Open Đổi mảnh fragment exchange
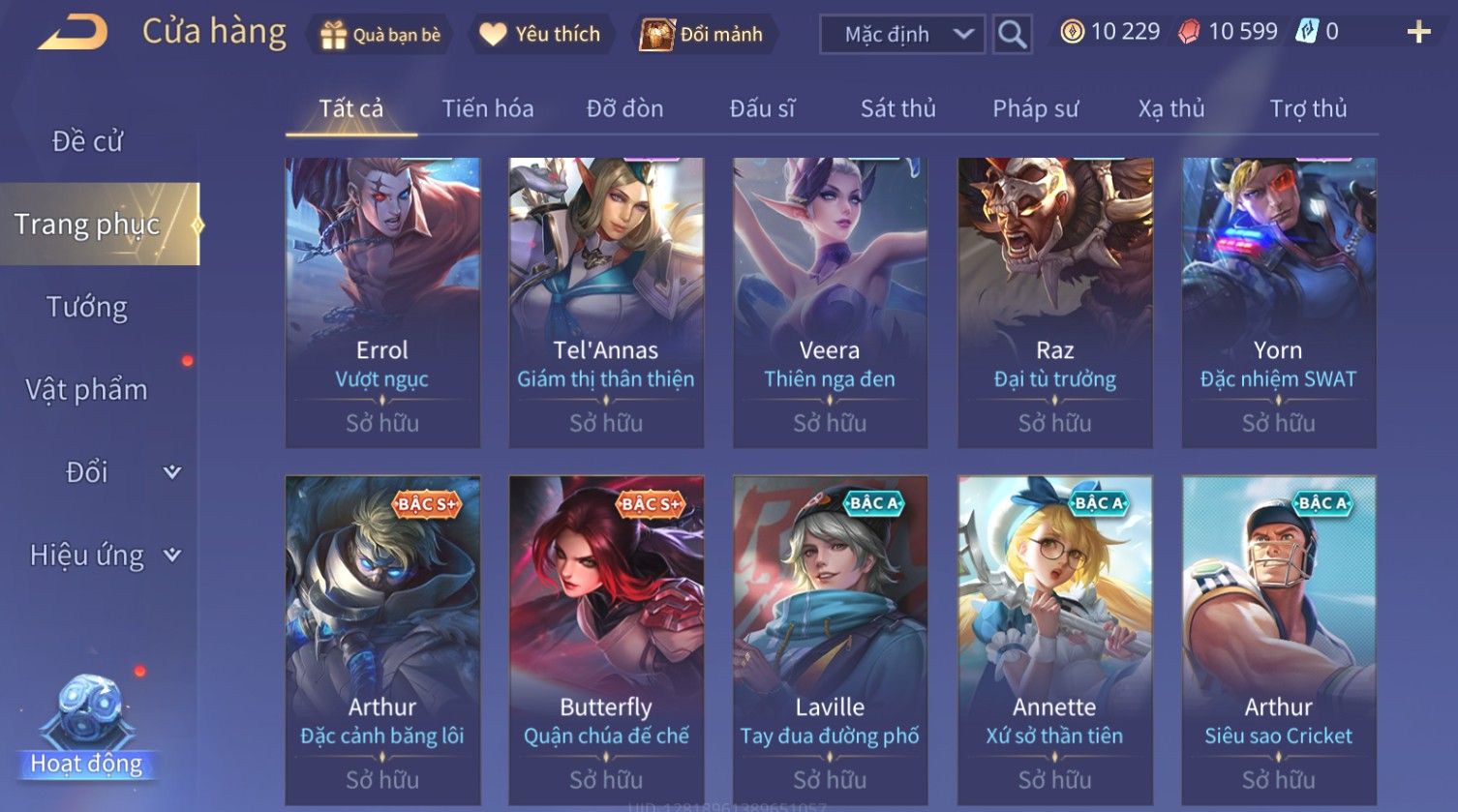 click(x=702, y=35)
